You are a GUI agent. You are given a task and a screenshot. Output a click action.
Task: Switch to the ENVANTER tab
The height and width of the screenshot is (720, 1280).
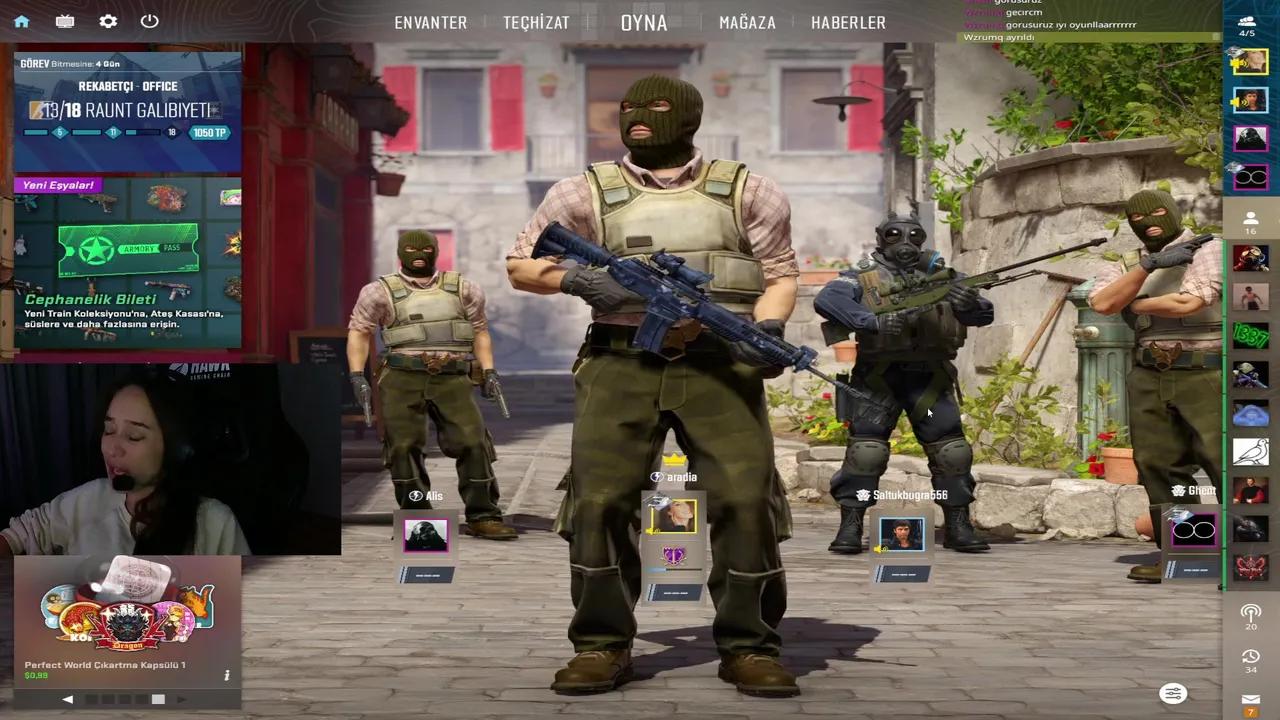tap(430, 22)
